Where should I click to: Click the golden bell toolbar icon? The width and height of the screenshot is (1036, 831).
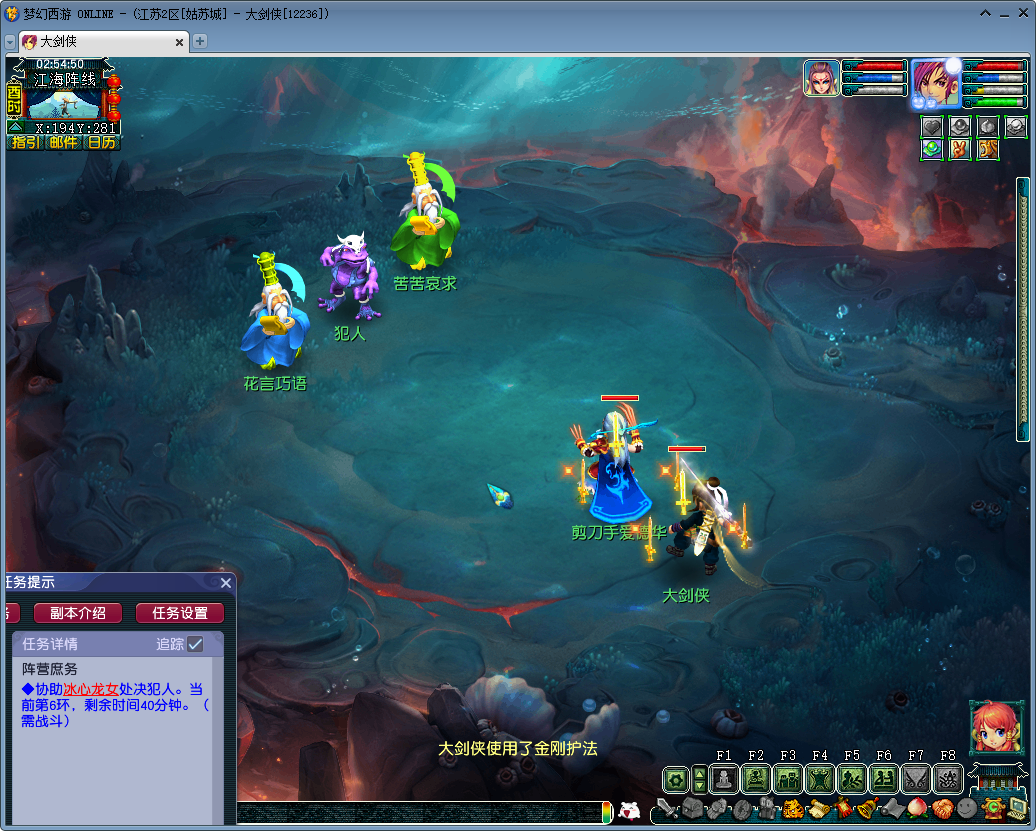click(x=866, y=808)
